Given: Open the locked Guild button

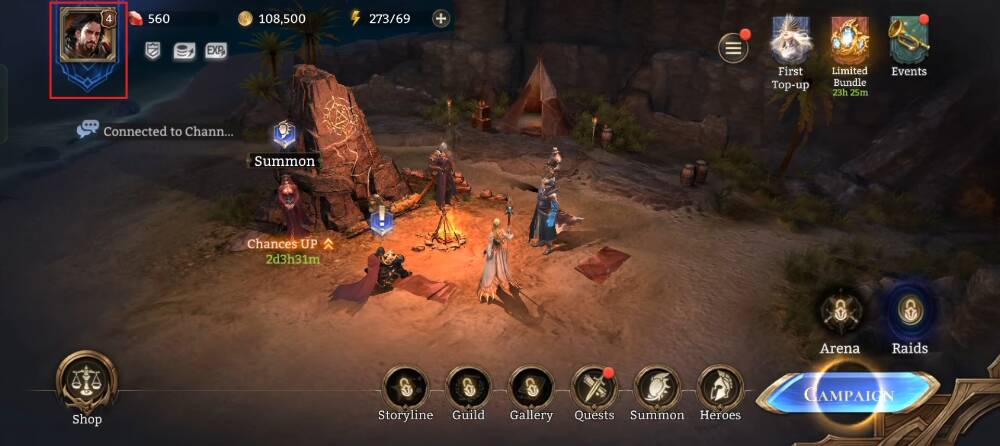Looking at the screenshot, I should tap(468, 387).
